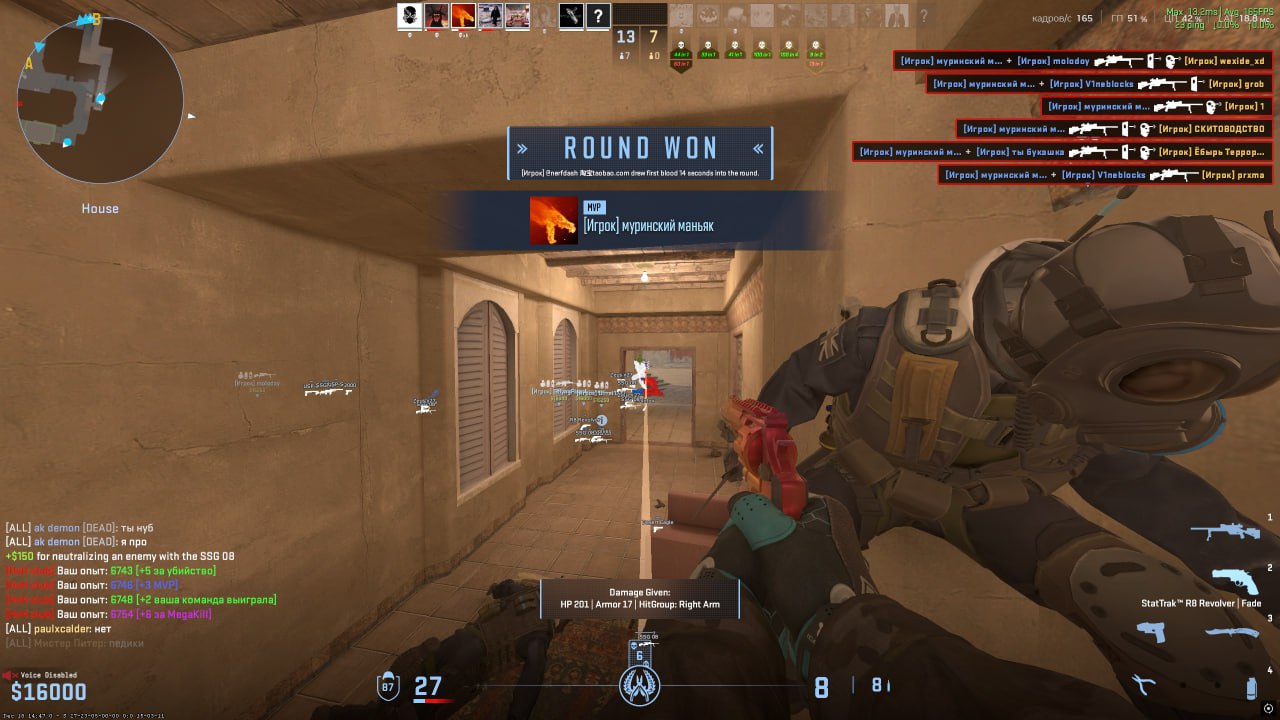Select the flame avatar in the top bar
1280x720 pixels.
463,15
